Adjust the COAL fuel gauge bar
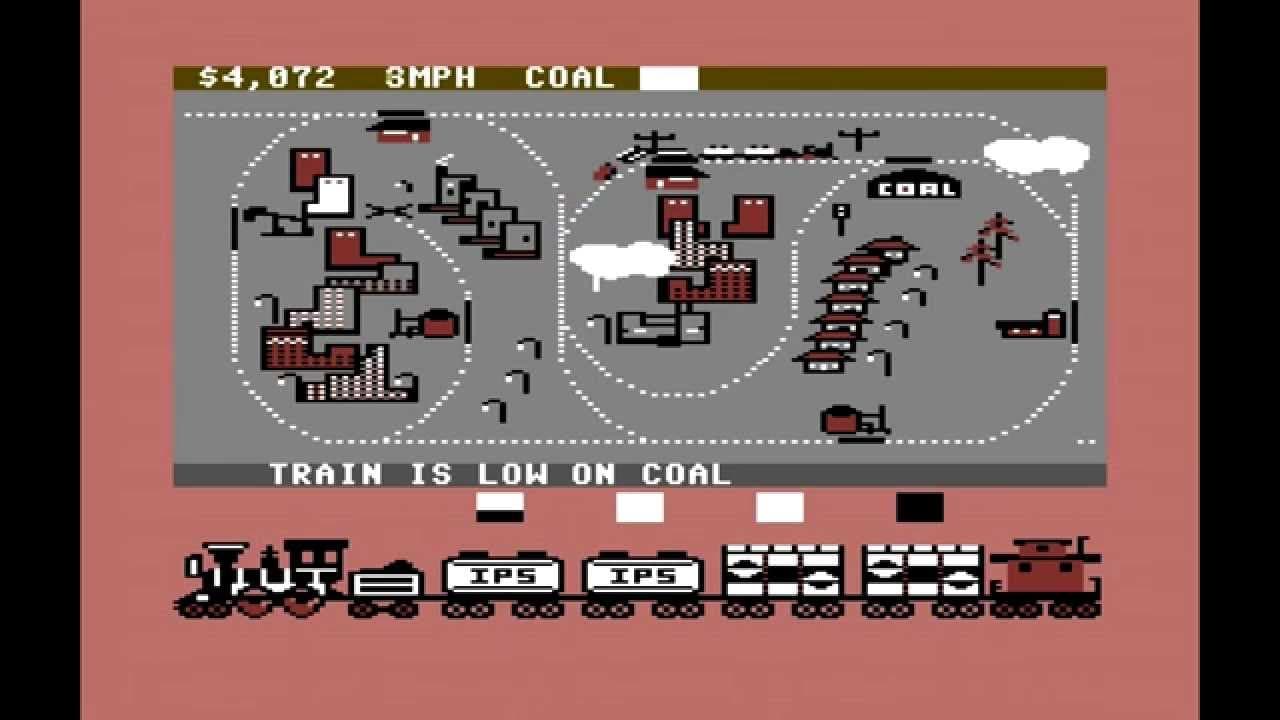 [667, 76]
